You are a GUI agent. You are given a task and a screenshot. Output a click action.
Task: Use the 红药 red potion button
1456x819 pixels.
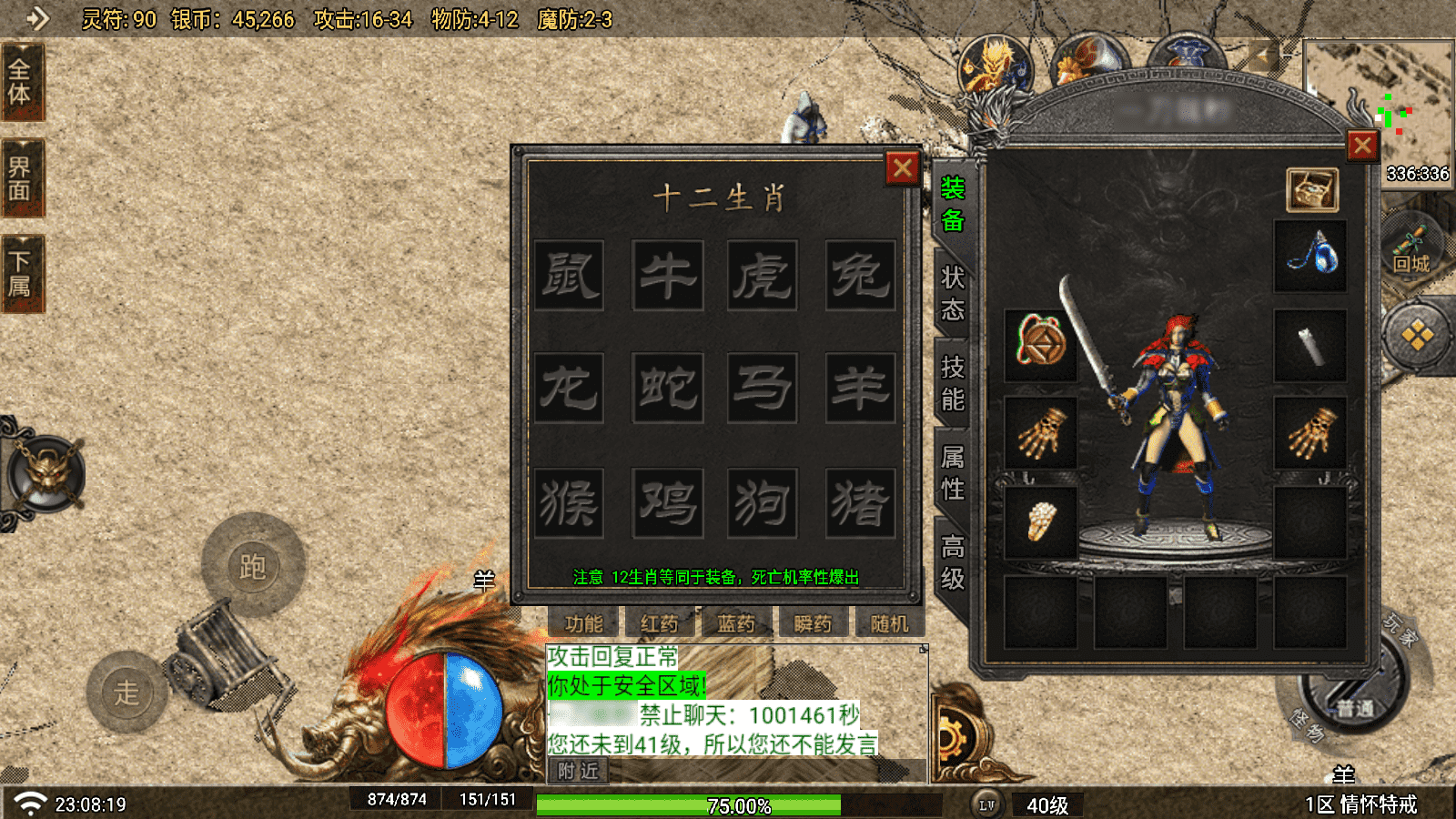[660, 624]
